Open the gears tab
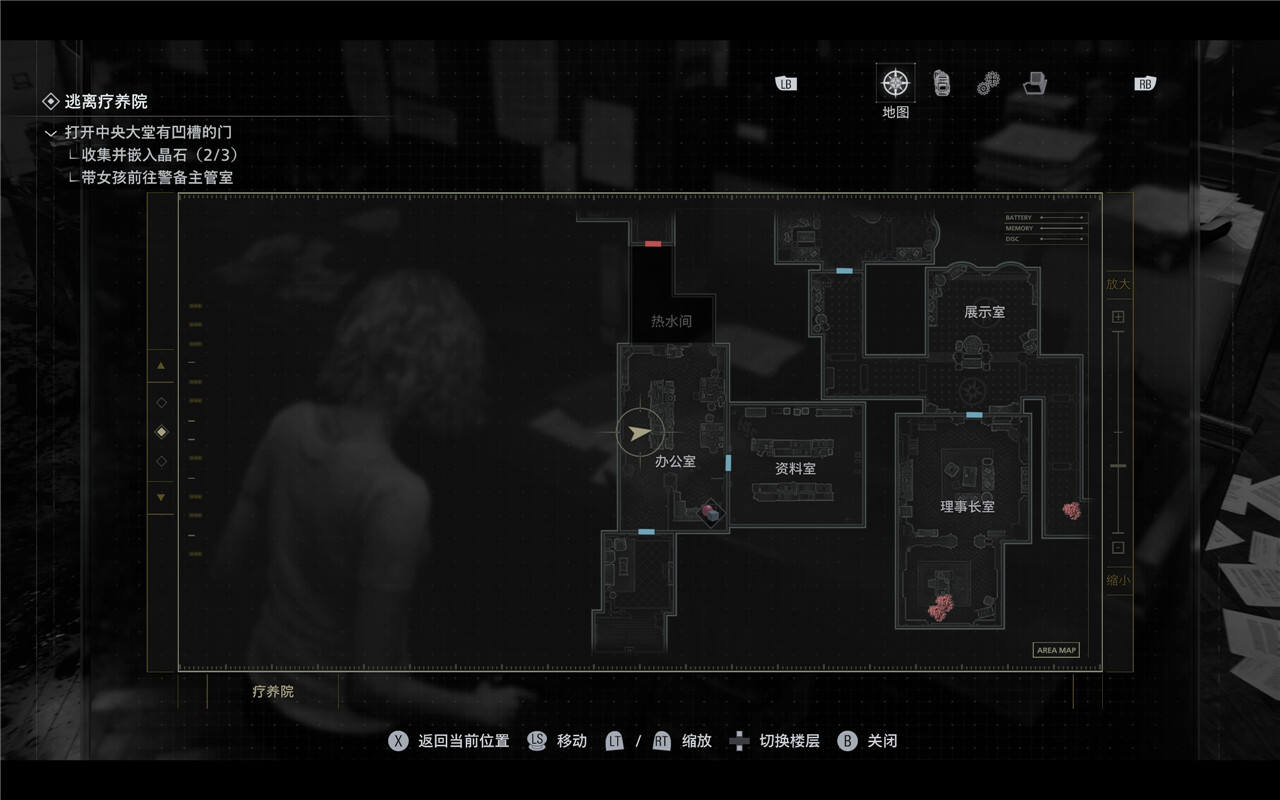This screenshot has height=800, width=1280. click(989, 83)
